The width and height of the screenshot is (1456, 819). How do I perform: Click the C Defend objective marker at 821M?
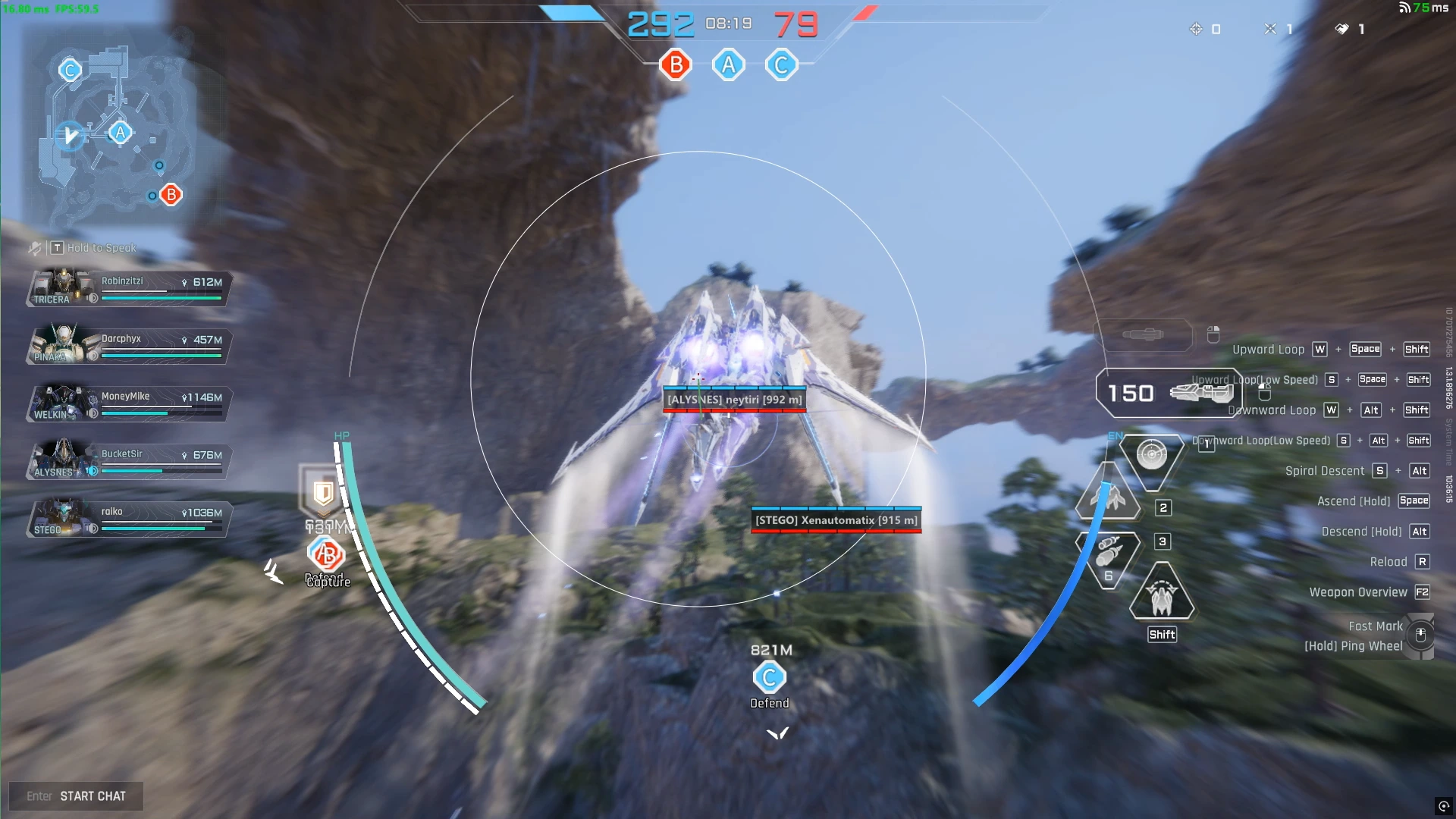[x=770, y=677]
